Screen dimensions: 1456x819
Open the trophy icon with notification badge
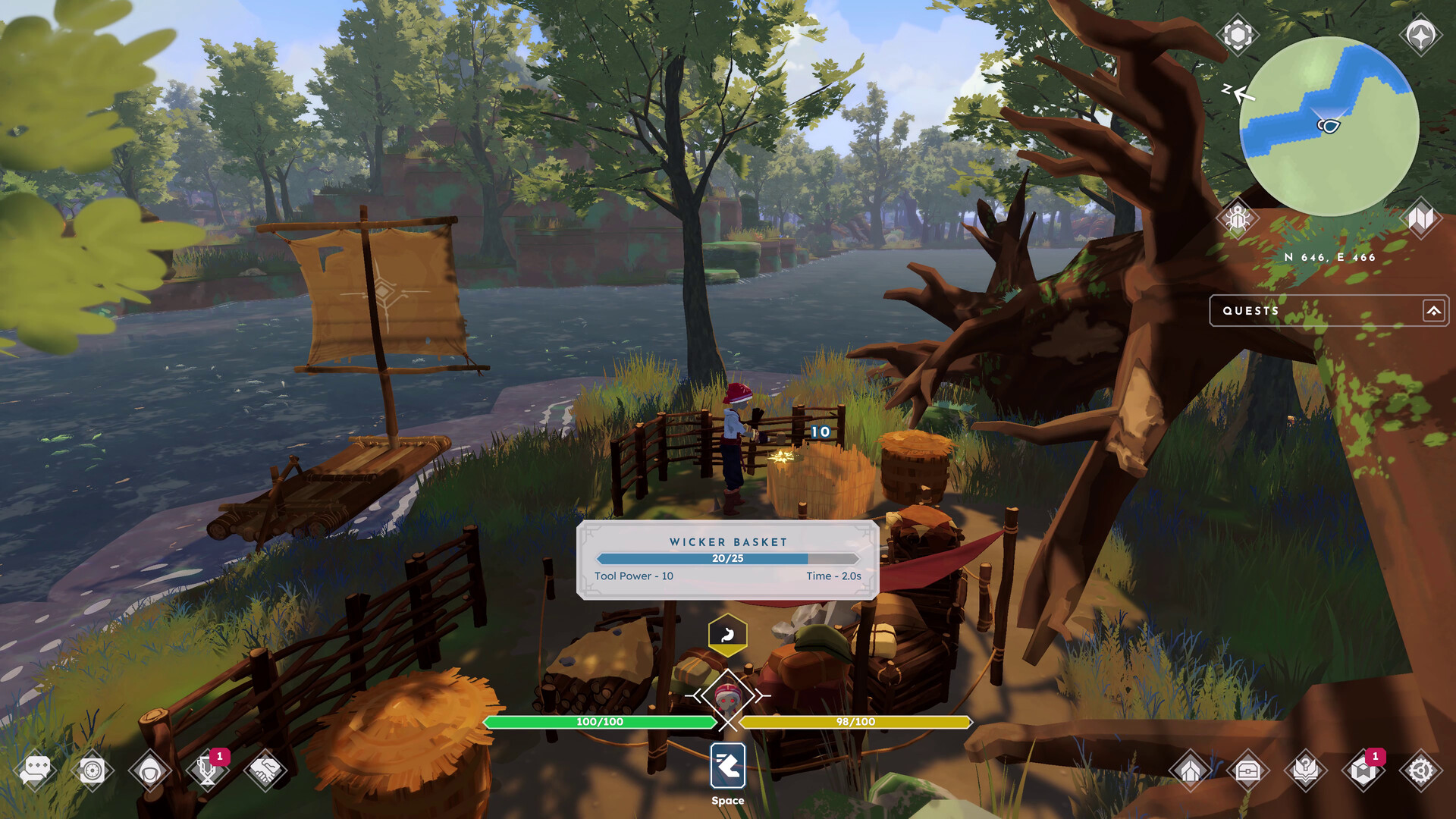point(207,771)
